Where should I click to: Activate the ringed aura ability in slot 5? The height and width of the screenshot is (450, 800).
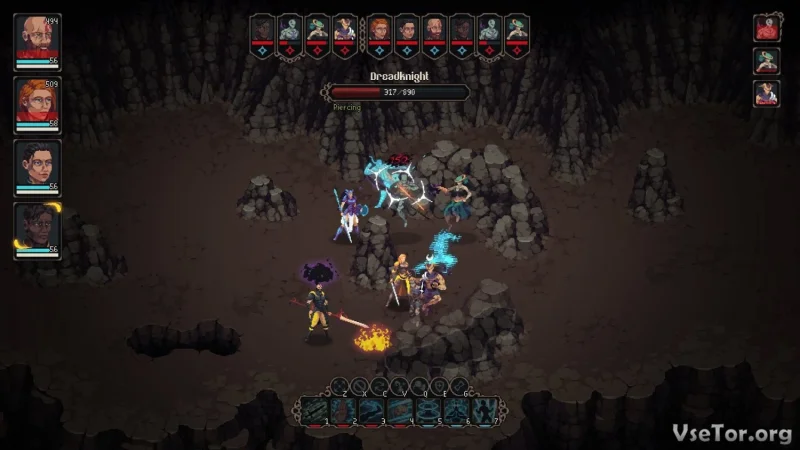[x=429, y=409]
